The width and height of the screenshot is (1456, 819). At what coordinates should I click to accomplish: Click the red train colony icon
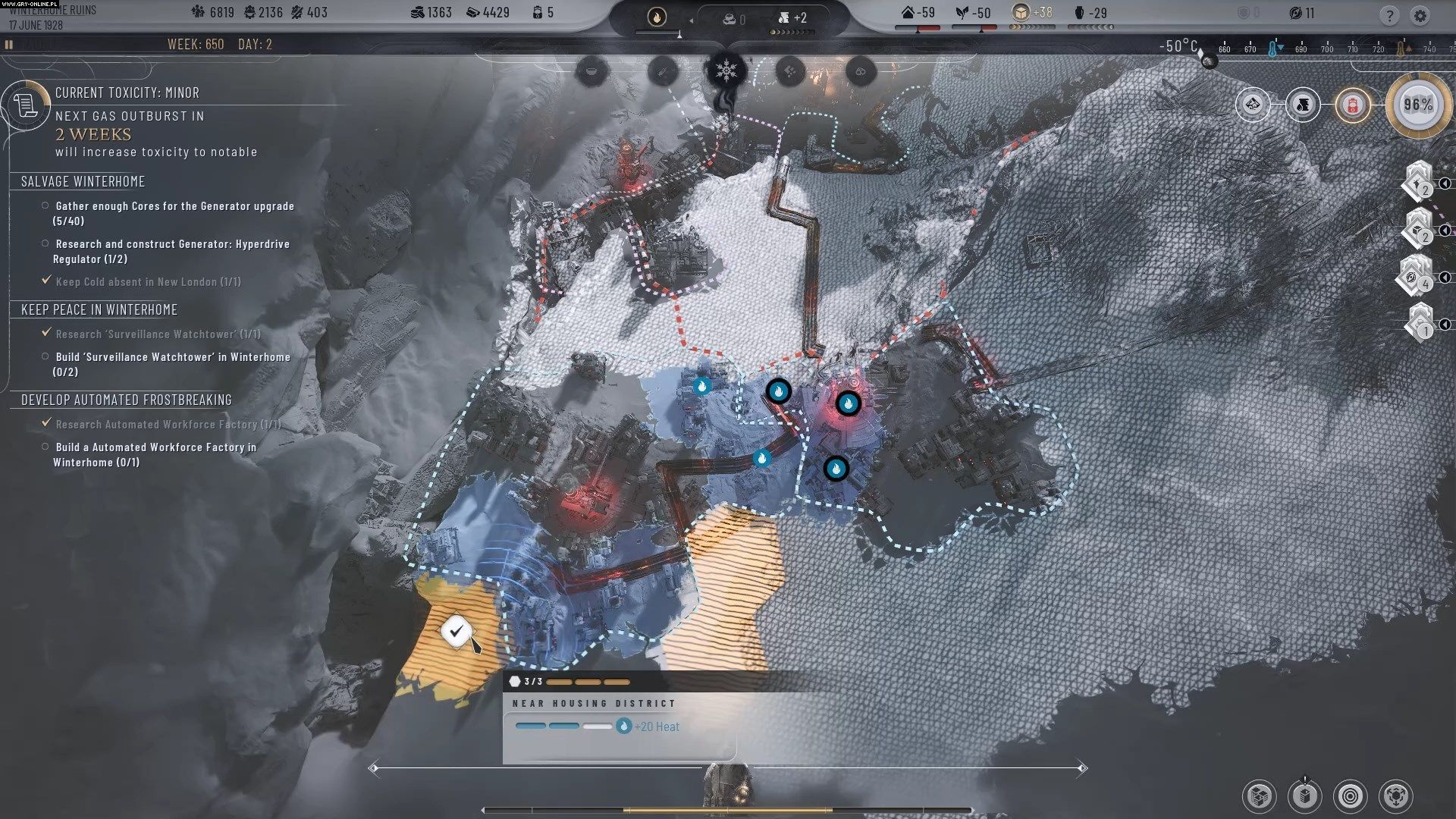(1352, 105)
